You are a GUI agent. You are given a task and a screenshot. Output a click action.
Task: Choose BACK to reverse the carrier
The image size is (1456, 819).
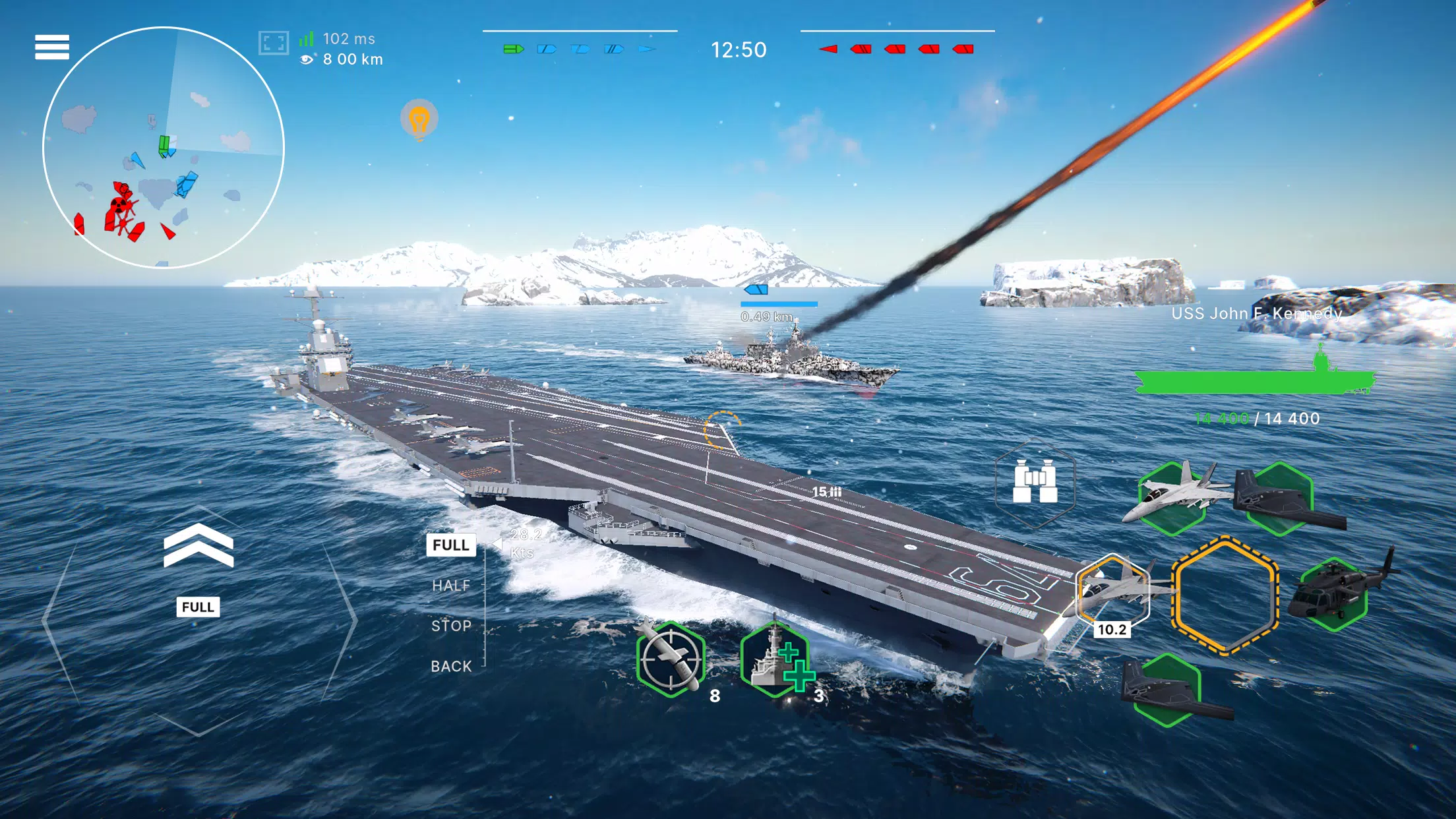tap(452, 666)
